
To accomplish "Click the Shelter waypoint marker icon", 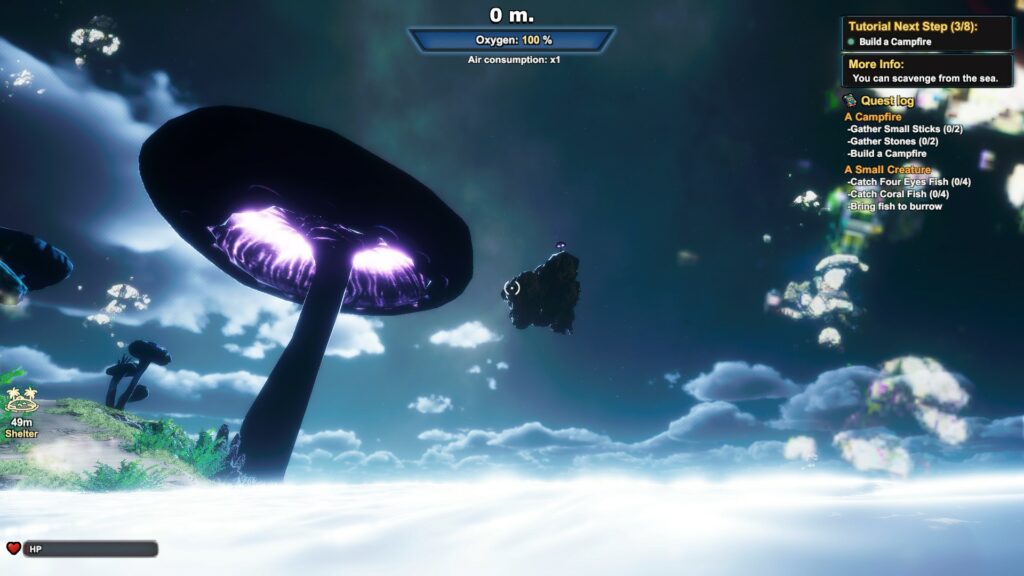I will (x=21, y=402).
